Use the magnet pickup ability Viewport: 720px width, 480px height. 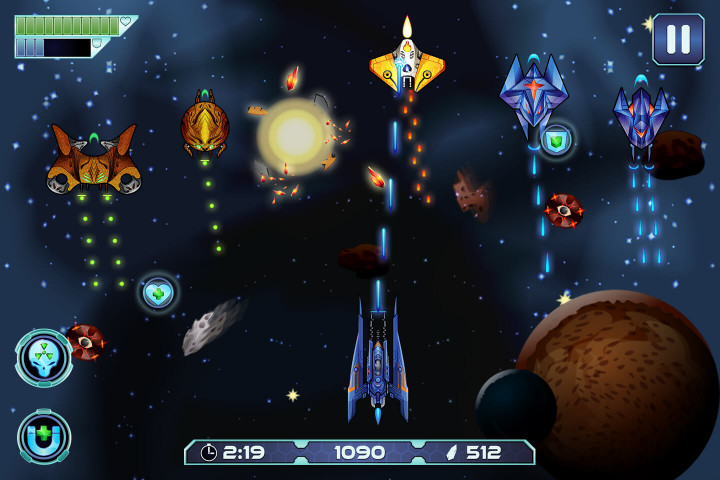[44, 436]
